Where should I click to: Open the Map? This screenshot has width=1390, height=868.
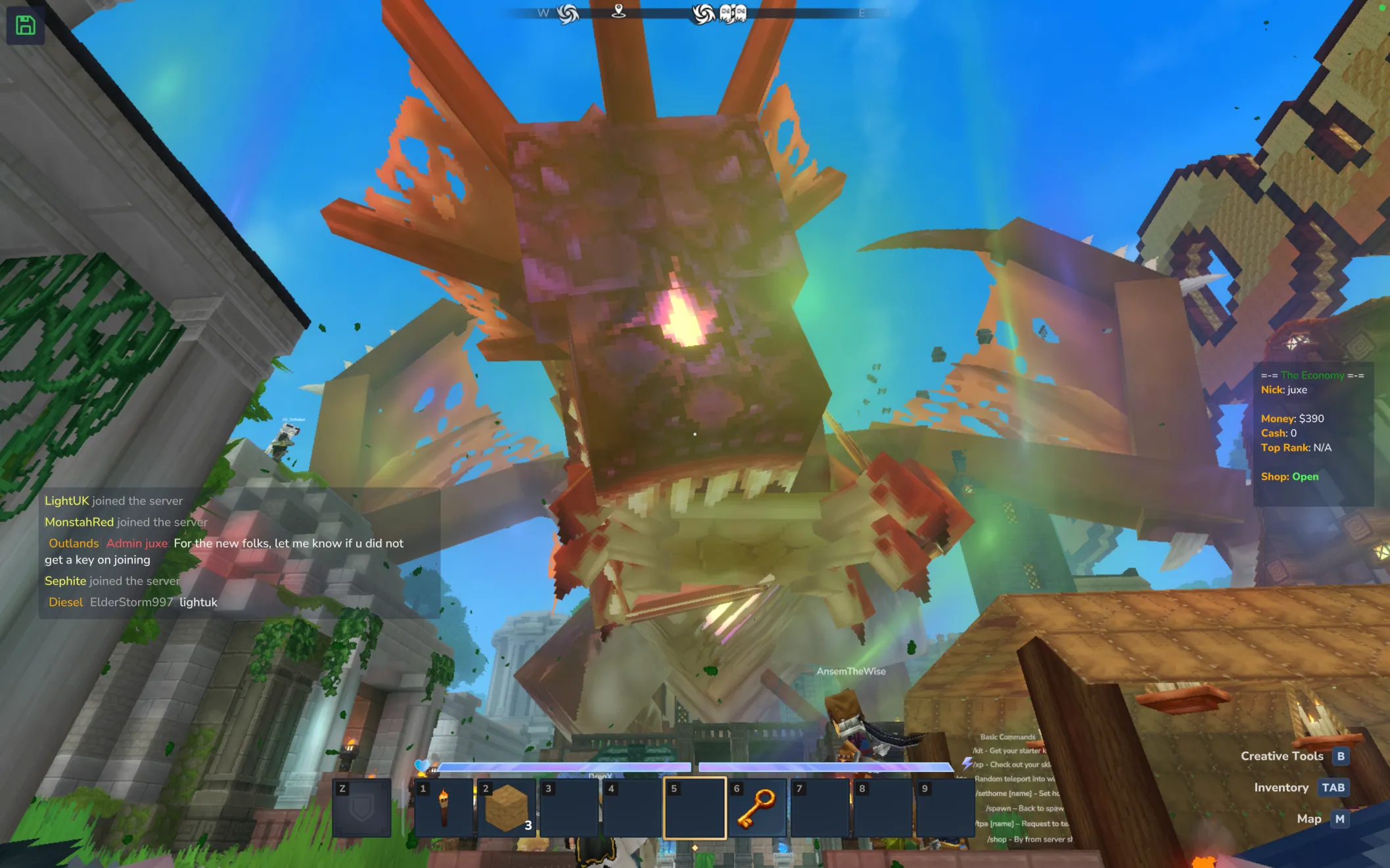pyautogui.click(x=1309, y=819)
